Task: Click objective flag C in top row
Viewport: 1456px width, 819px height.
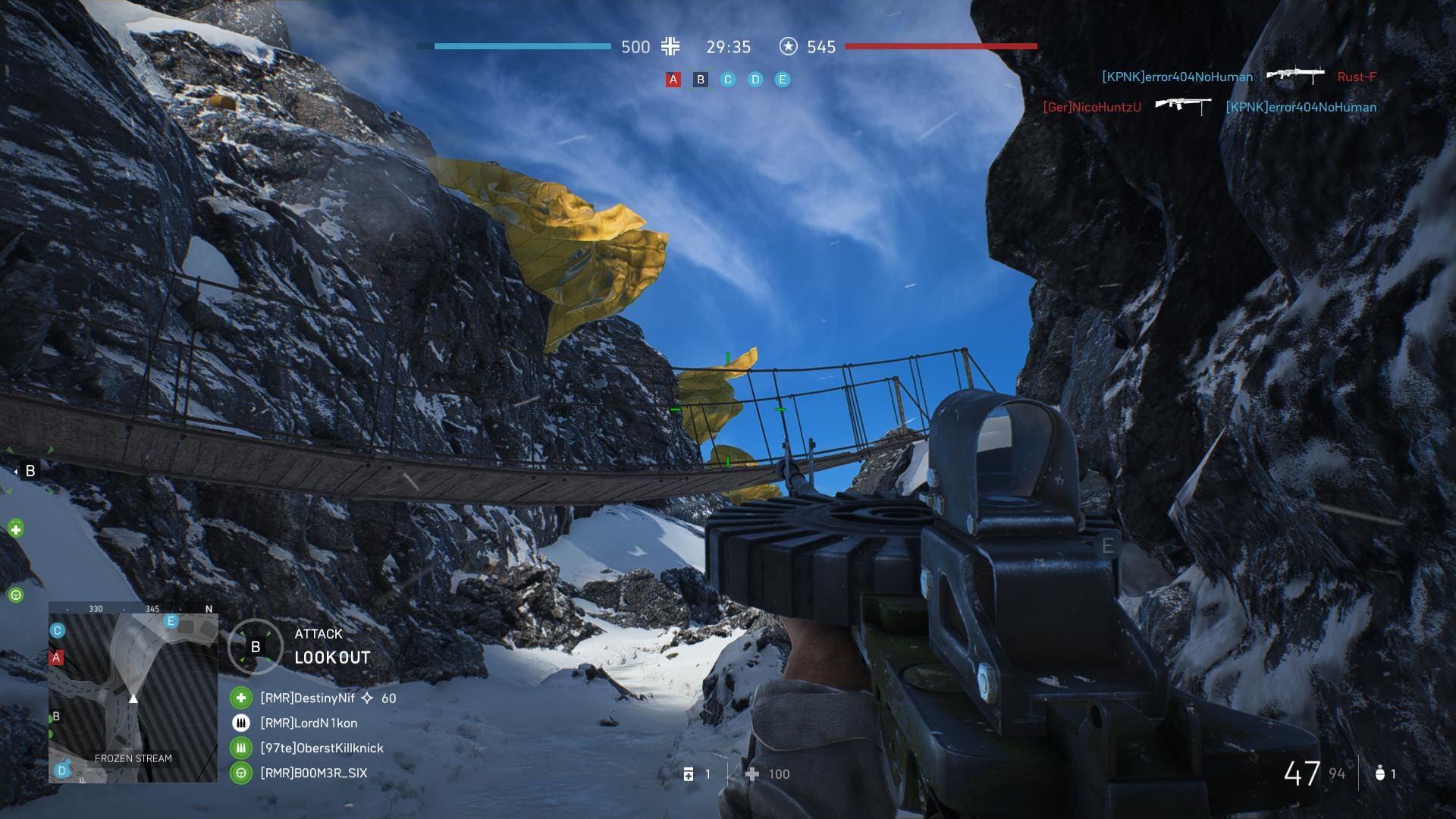Action: tap(728, 80)
